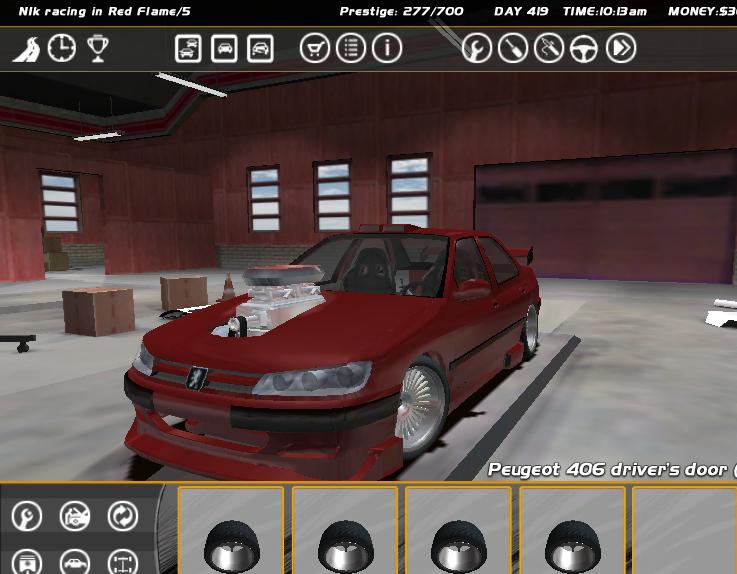The image size is (737, 574).
Task: Open the engine piston parts category
Action: click(x=27, y=563)
